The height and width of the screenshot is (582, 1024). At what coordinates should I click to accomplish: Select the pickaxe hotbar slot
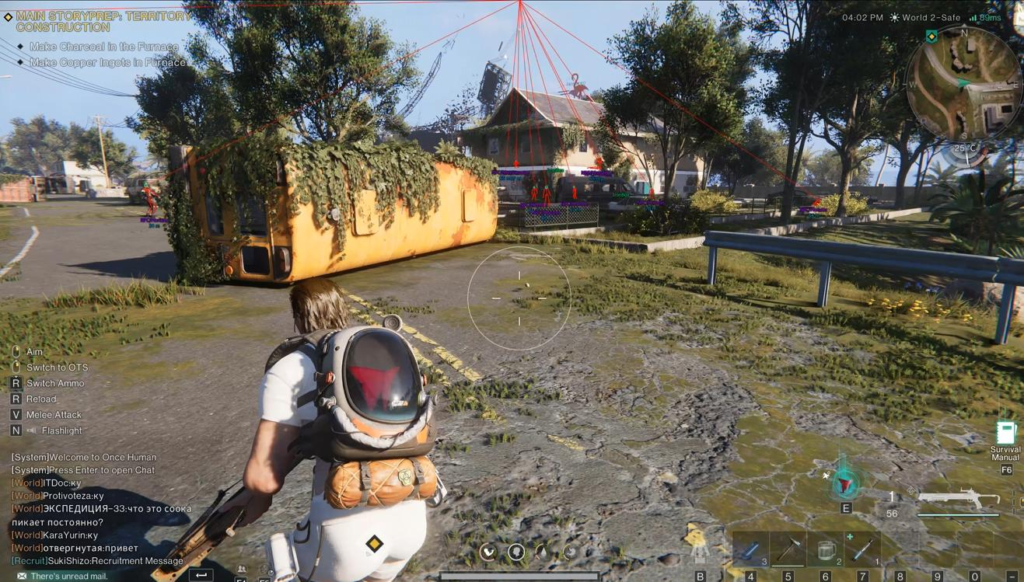(788, 550)
